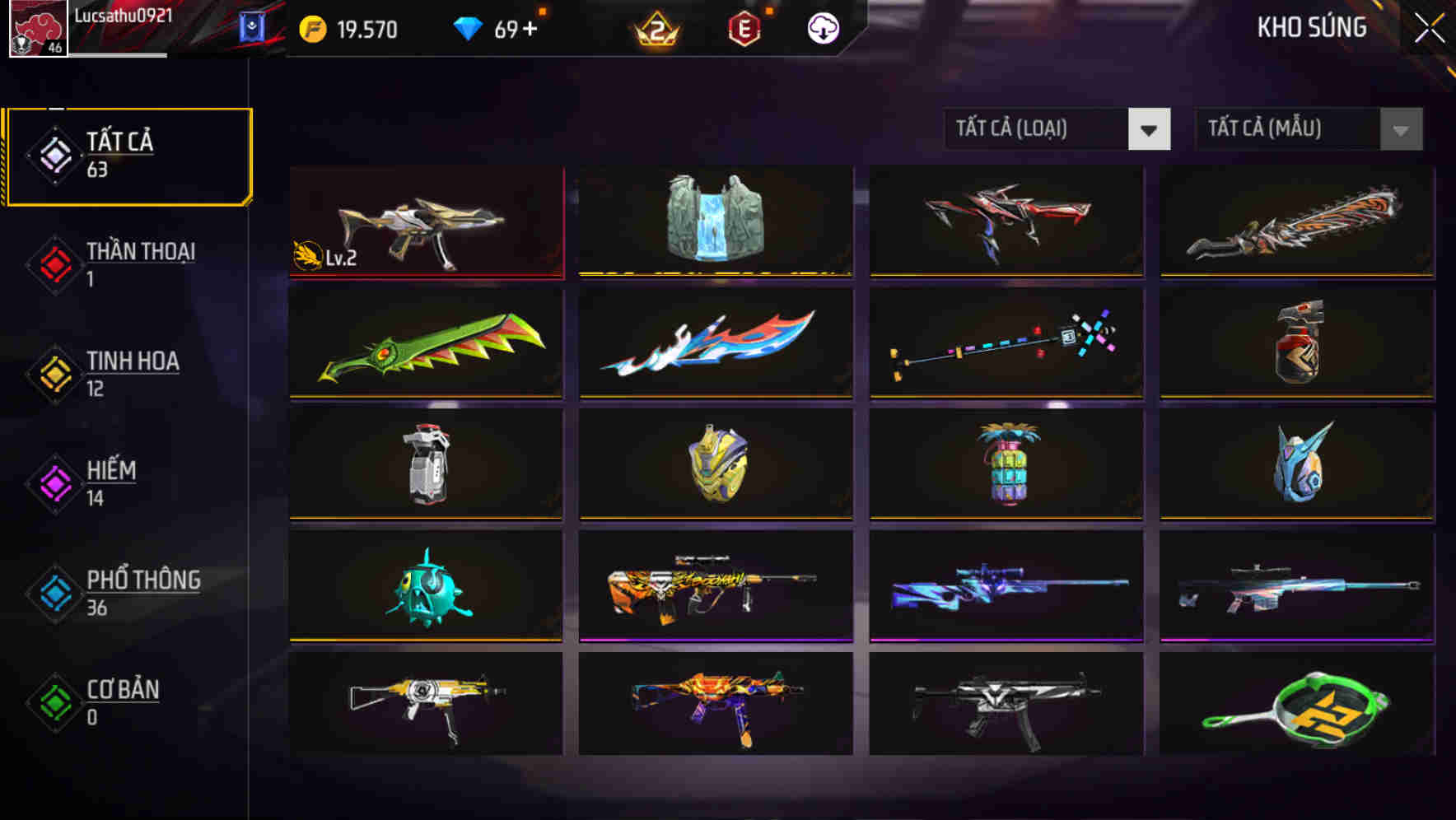Select the THẦN THOẠI rarity diamond icon

pyautogui.click(x=54, y=265)
